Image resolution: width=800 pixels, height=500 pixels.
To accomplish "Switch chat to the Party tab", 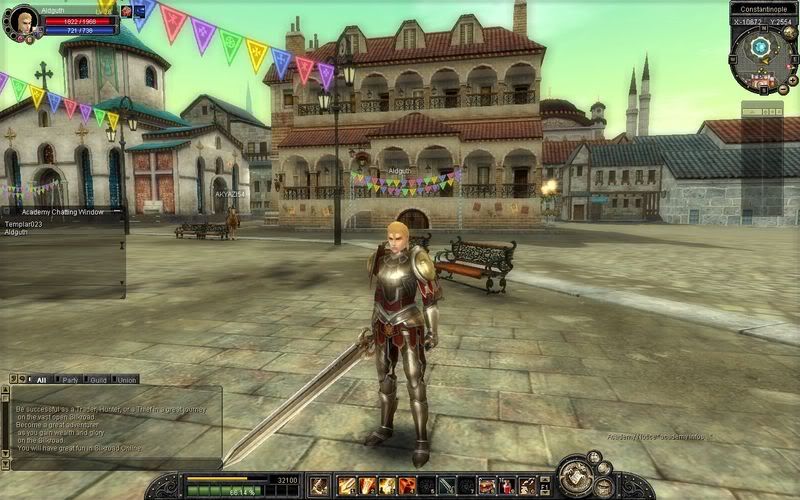I will click(70, 380).
